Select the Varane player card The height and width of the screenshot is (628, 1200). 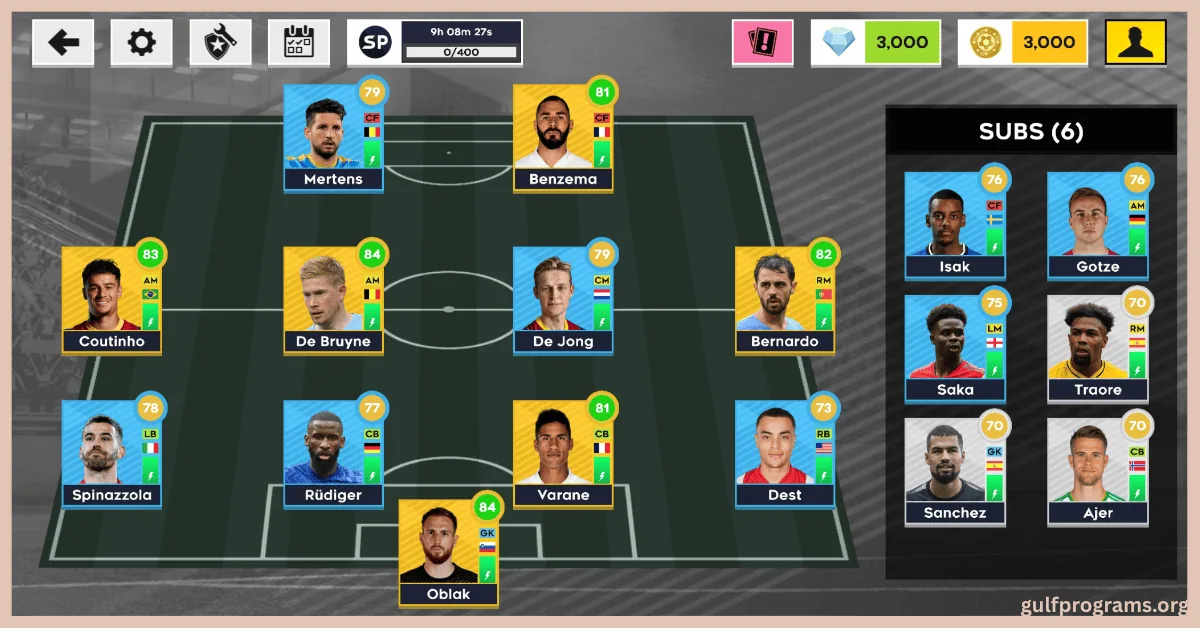click(x=563, y=455)
